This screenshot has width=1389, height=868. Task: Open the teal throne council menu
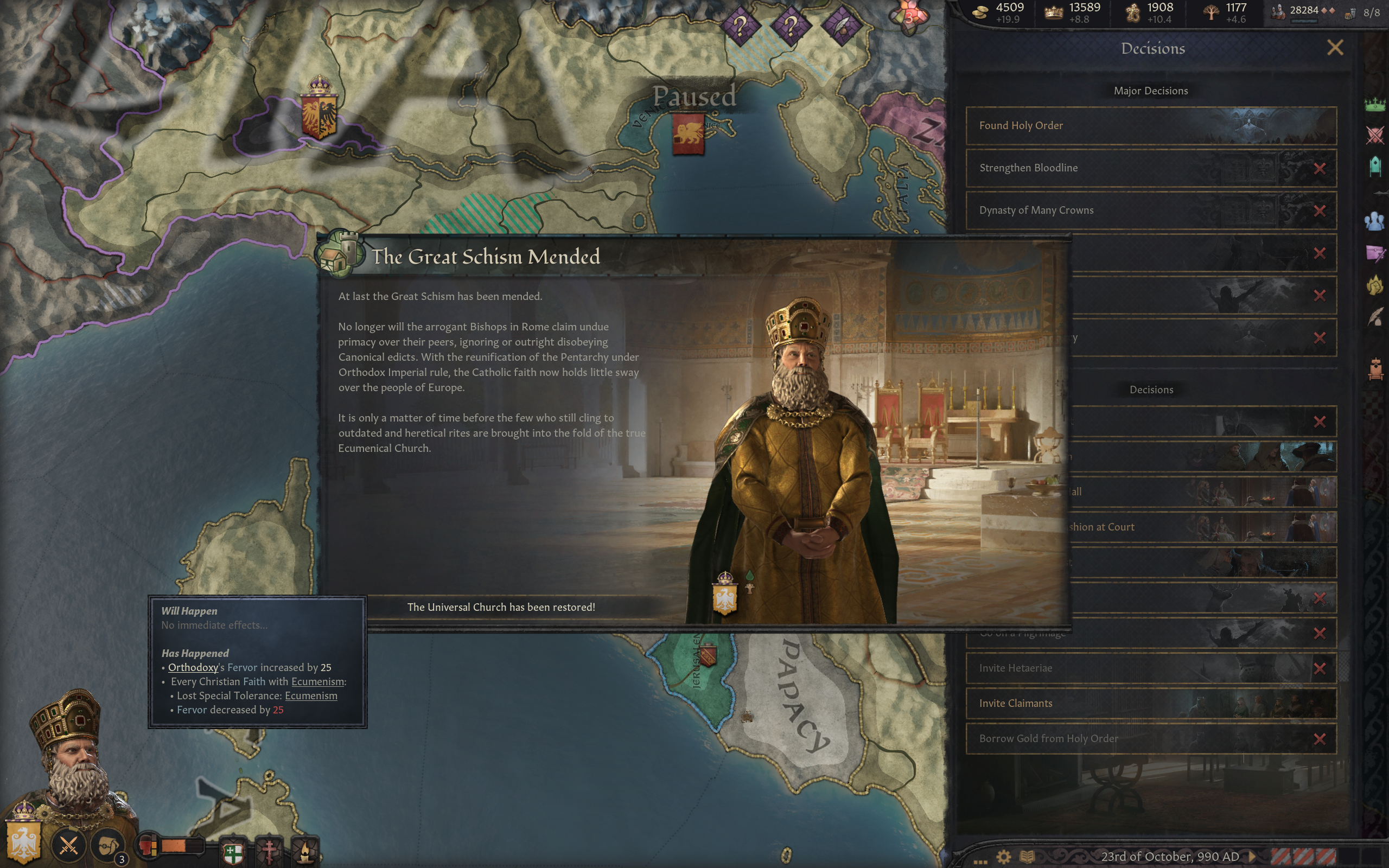click(x=1375, y=167)
